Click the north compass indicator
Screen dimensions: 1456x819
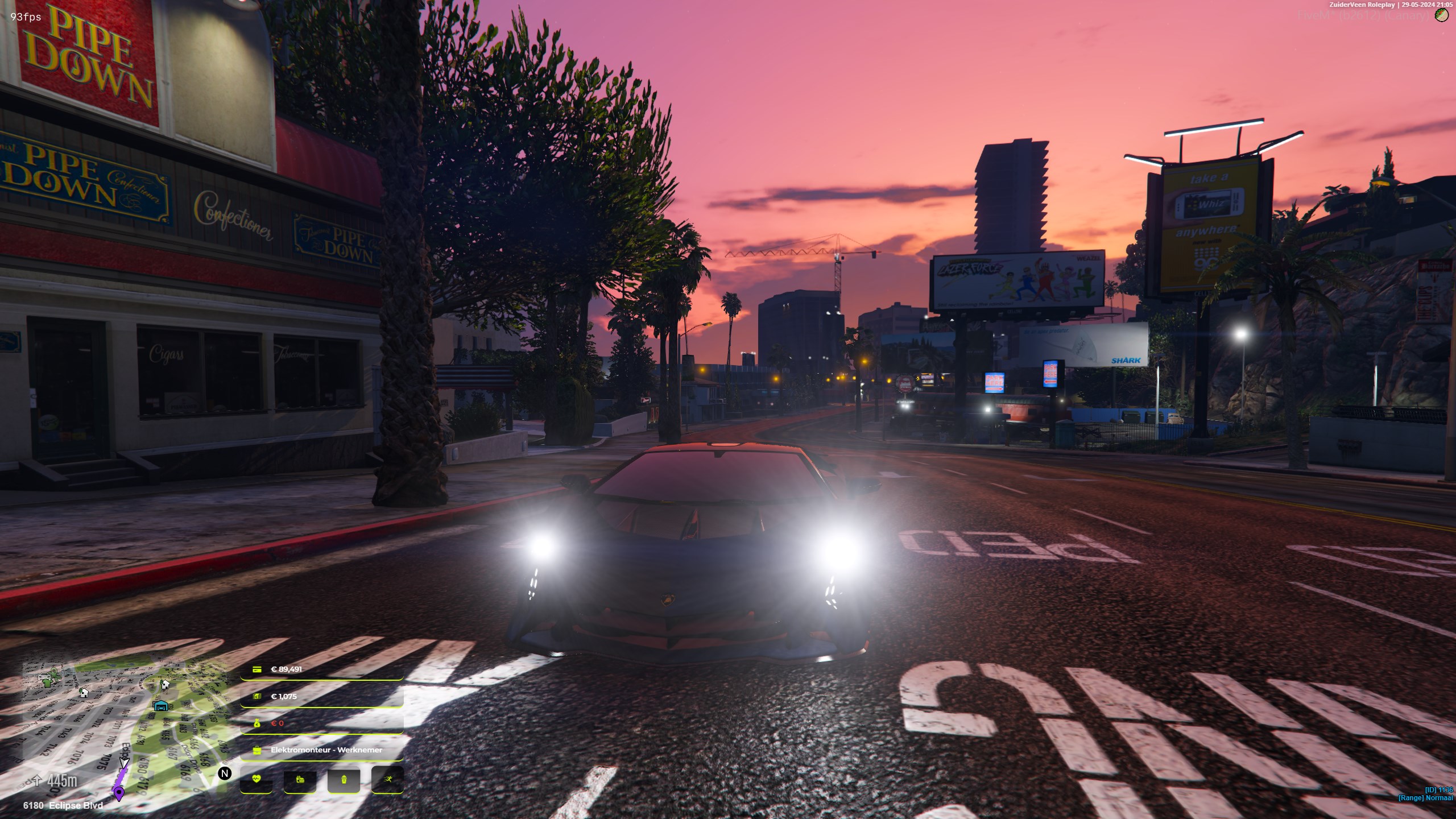tap(225, 773)
